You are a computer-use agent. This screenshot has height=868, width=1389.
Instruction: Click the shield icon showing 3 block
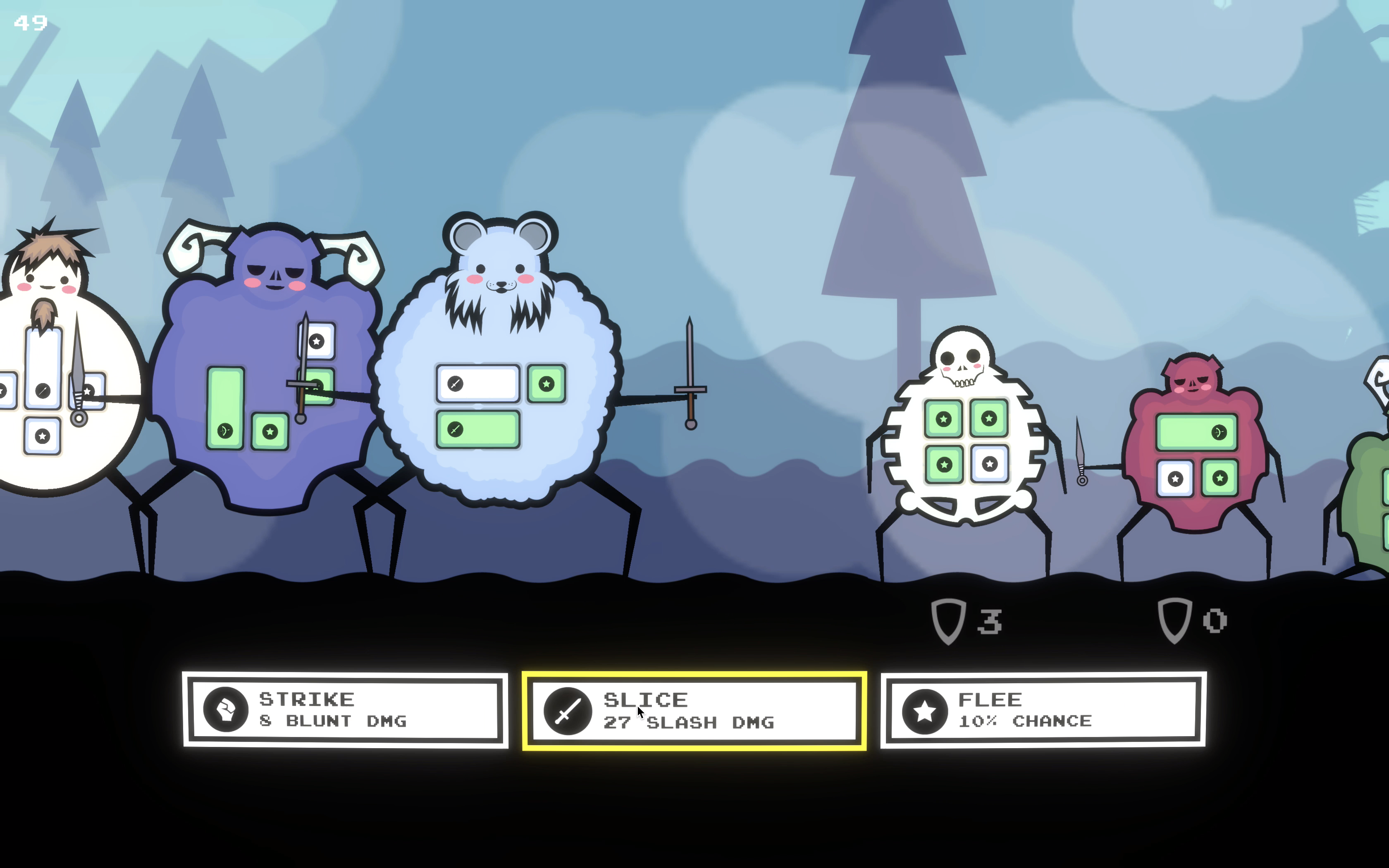(948, 621)
